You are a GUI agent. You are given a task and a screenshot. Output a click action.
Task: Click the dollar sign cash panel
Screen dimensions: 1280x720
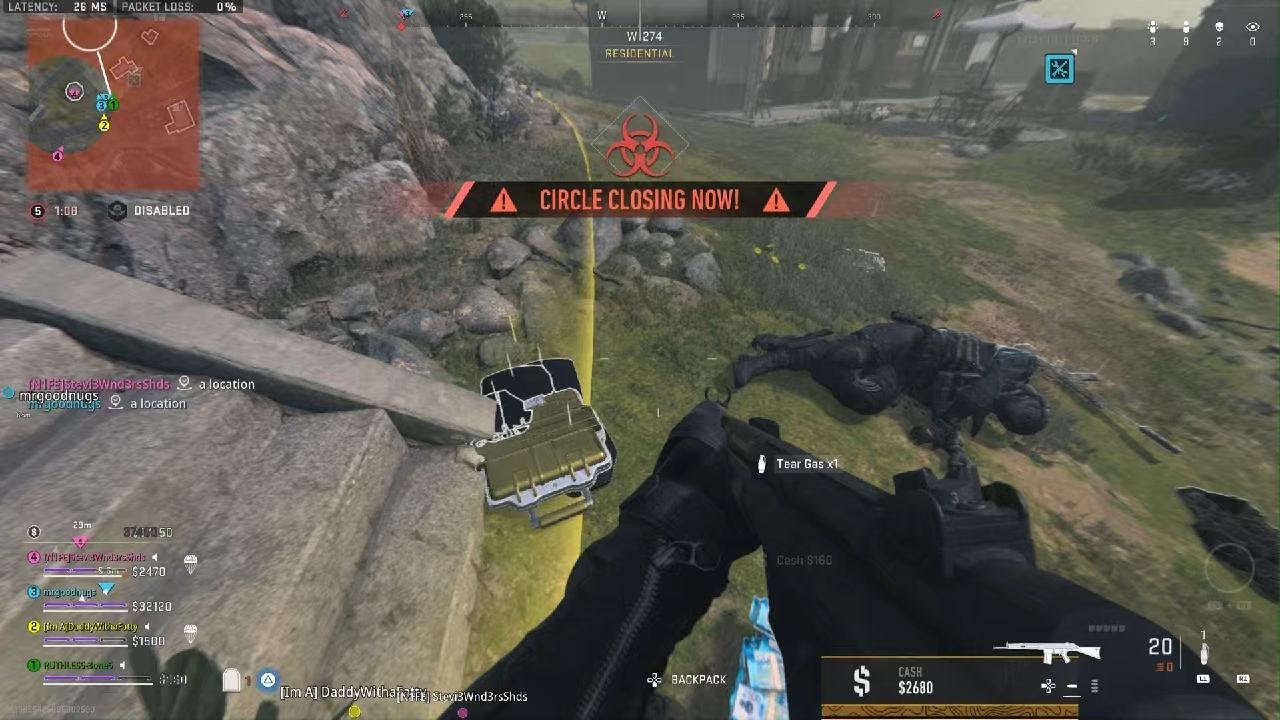(862, 681)
